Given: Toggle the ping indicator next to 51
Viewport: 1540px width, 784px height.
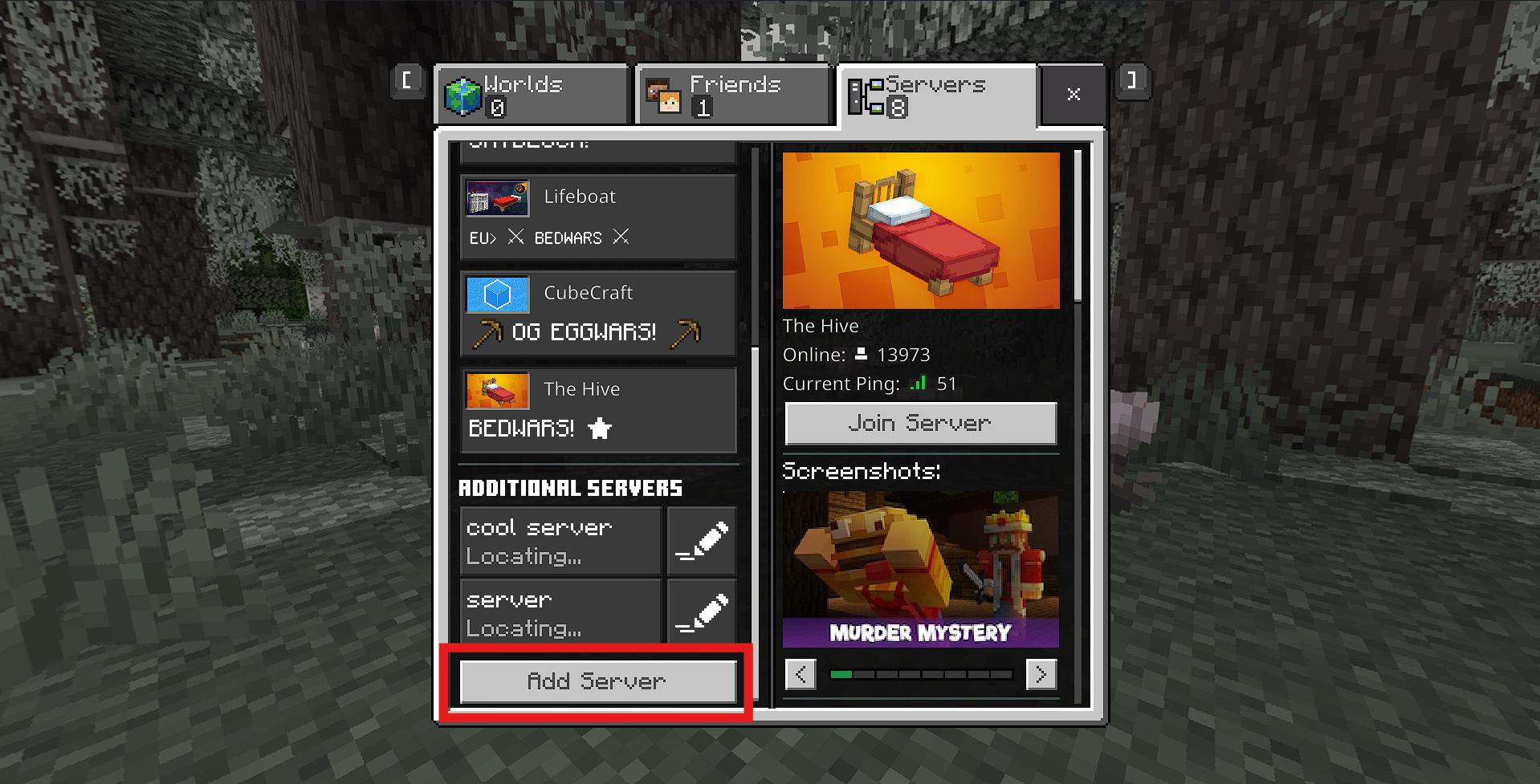Looking at the screenshot, I should [918, 383].
